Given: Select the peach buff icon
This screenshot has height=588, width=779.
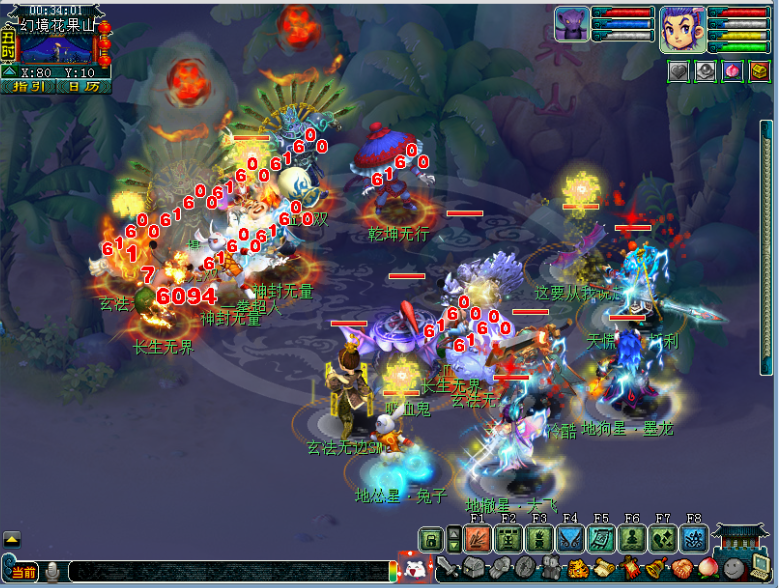Looking at the screenshot, I should [x=733, y=72].
